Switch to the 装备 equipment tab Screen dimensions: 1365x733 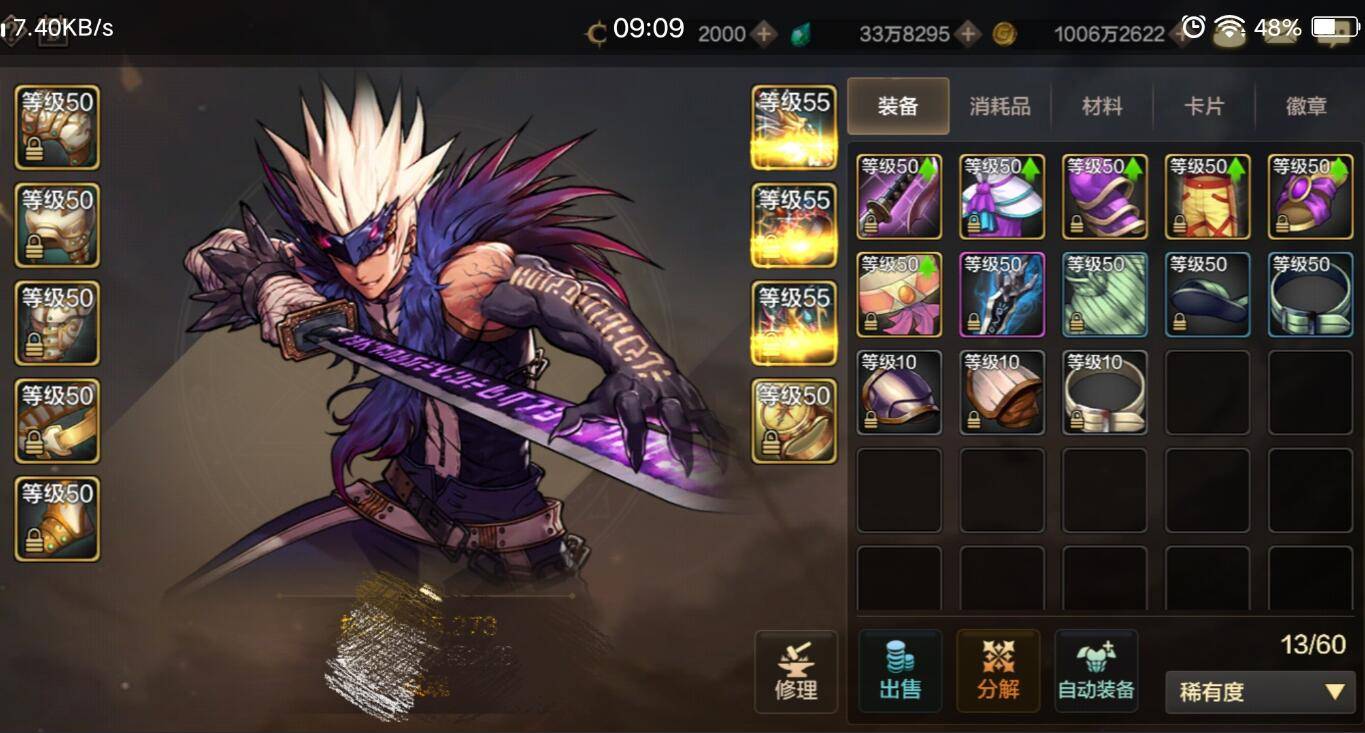898,106
